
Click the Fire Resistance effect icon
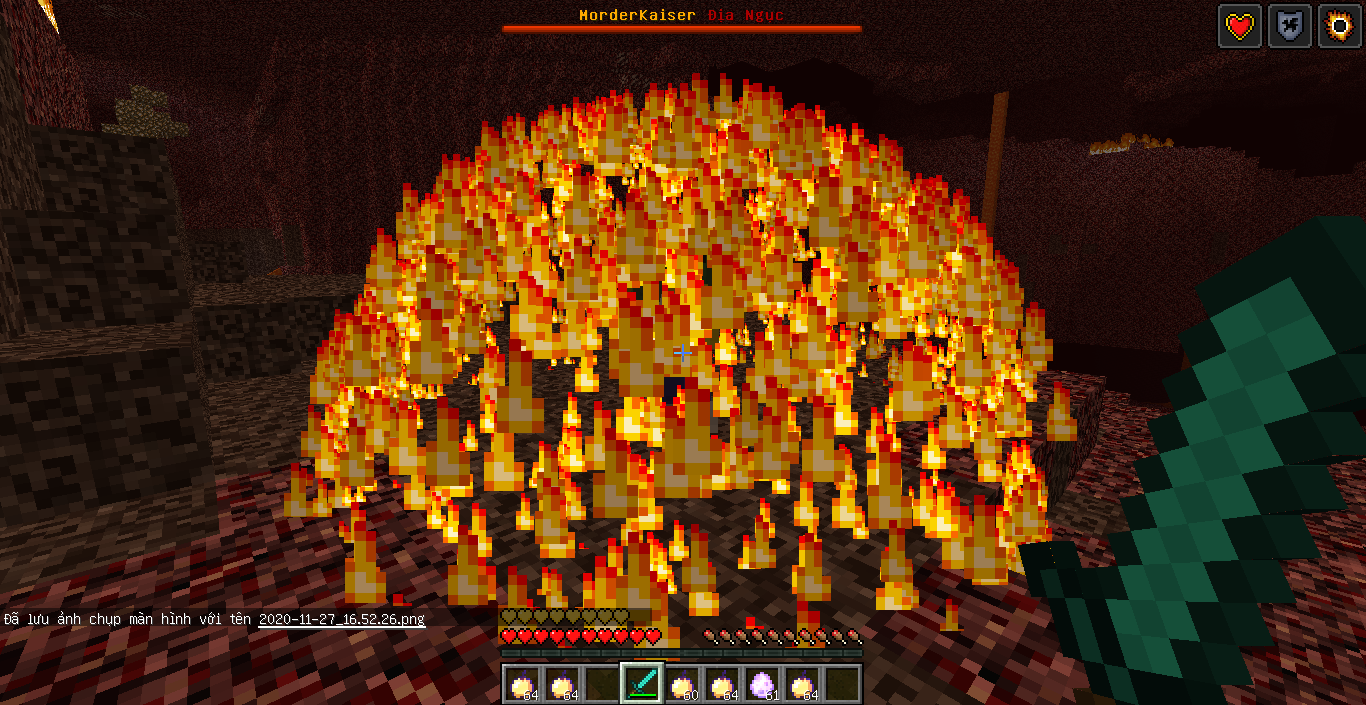tap(1339, 26)
